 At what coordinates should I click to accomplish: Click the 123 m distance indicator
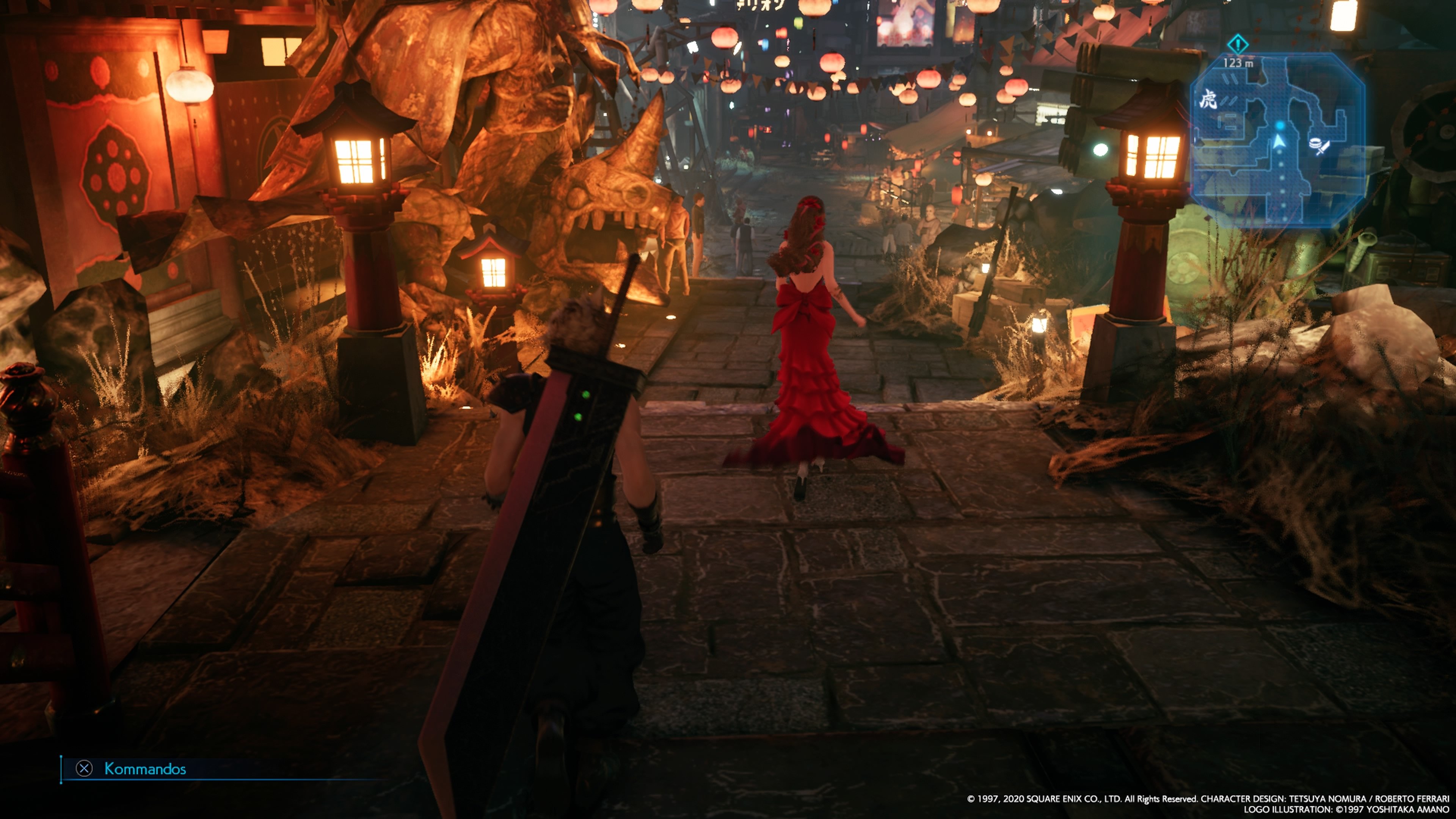[x=1238, y=63]
